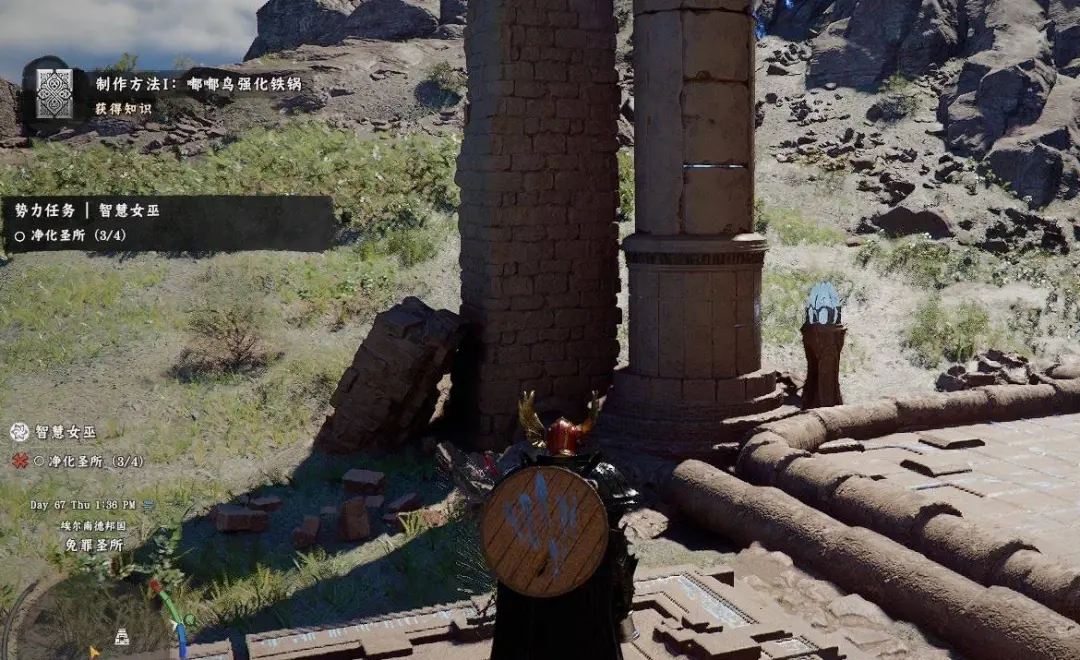Click the red cross objective marker icon
The image size is (1080, 660).
click(19, 461)
